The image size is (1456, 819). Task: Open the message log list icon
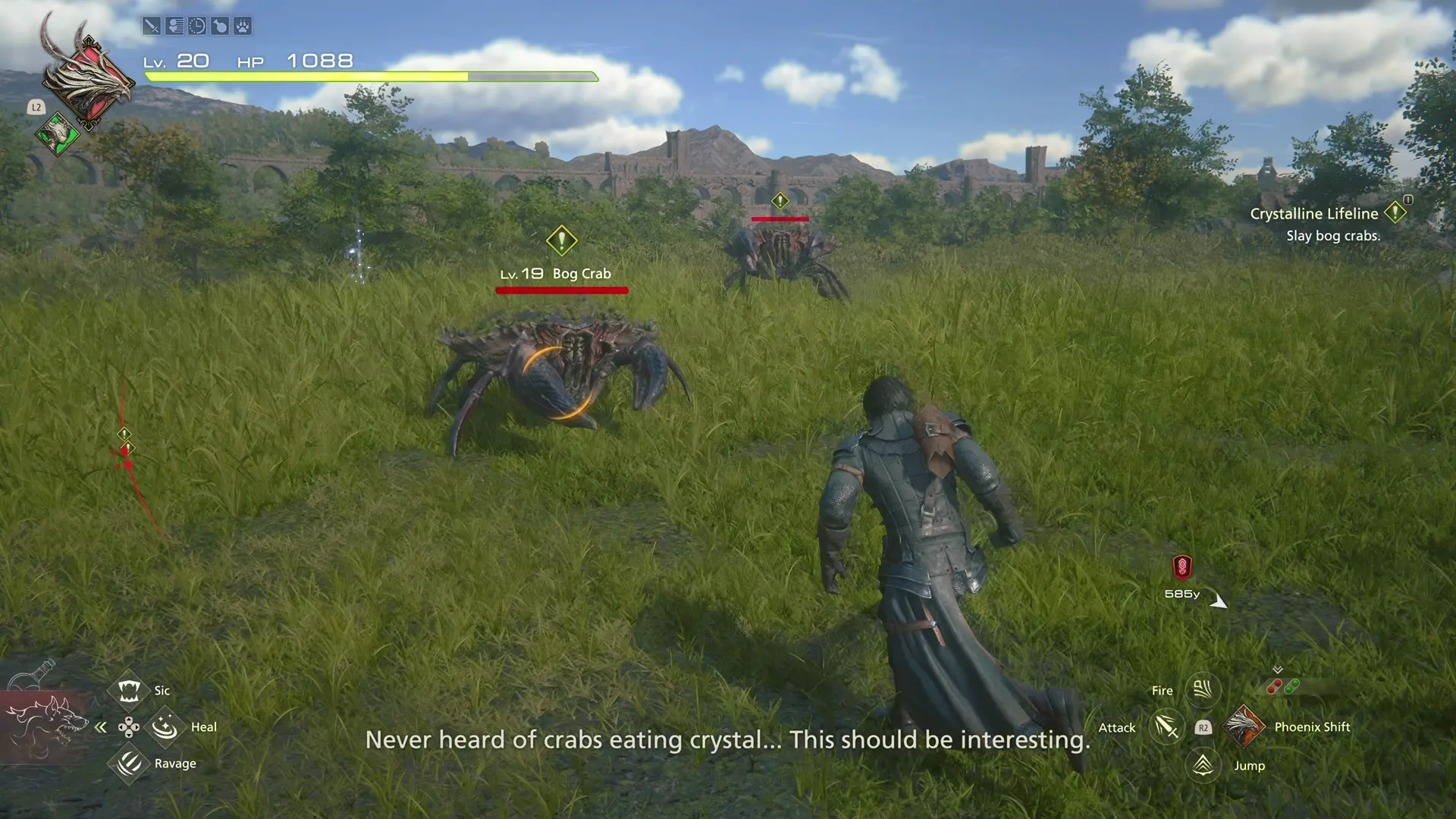coord(174,27)
